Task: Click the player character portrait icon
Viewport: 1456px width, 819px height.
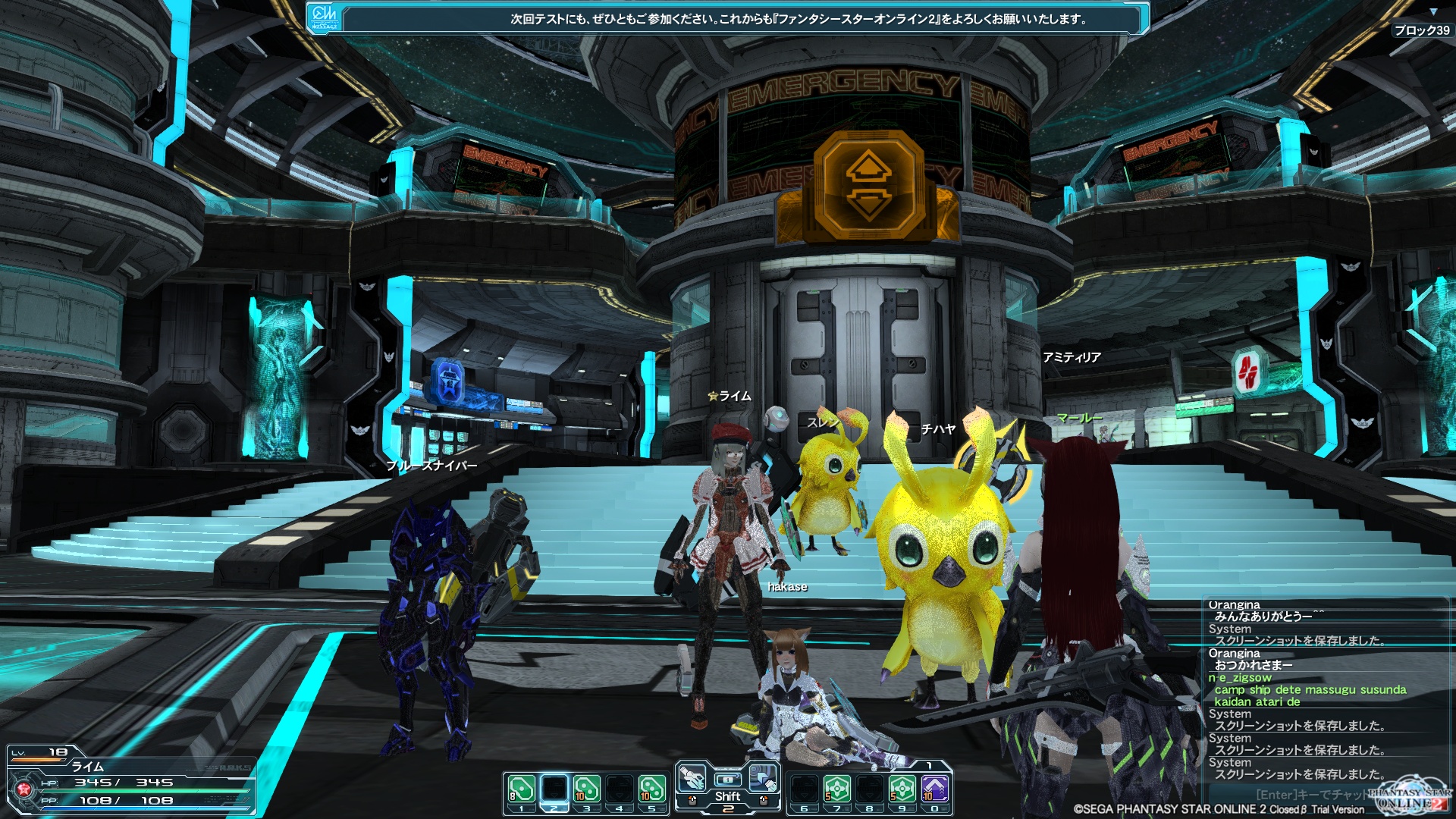Action: click(24, 789)
